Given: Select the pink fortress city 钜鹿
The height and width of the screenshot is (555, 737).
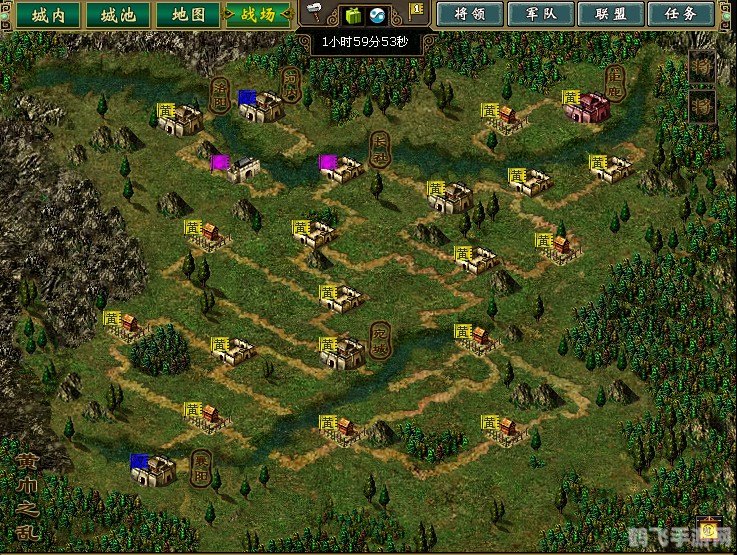Looking at the screenshot, I should coord(589,106).
